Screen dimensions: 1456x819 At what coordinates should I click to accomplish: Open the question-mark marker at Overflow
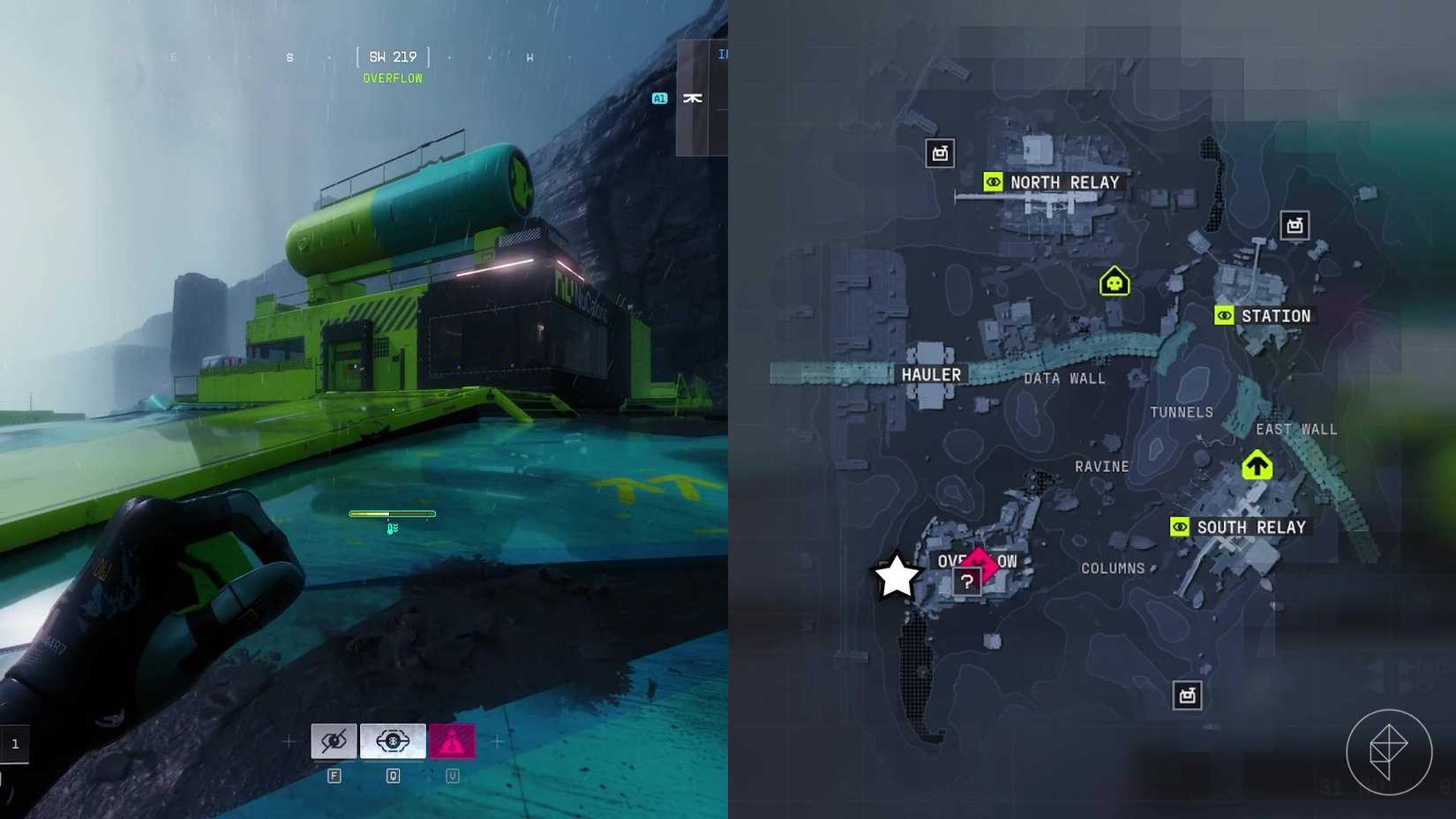click(x=966, y=581)
